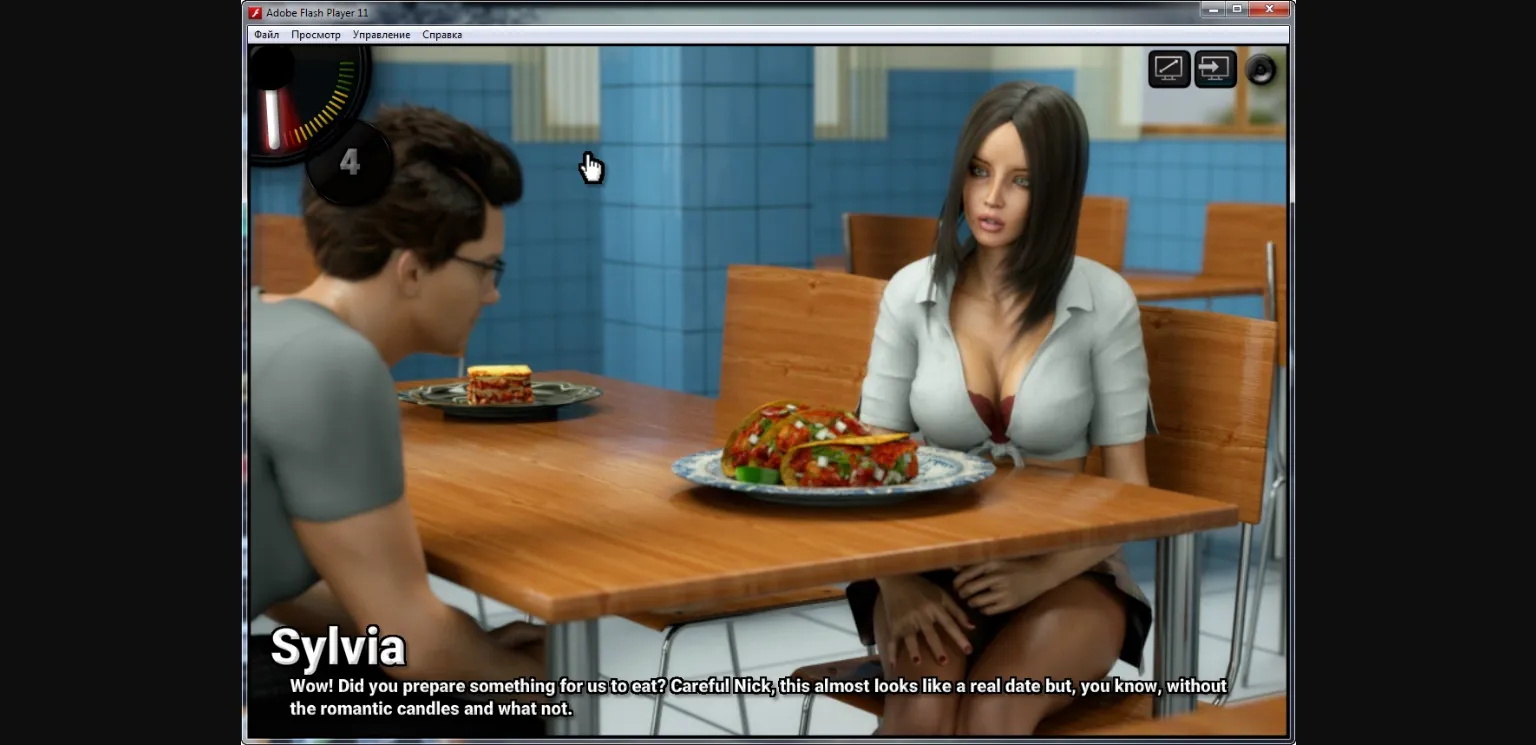Viewport: 1536px width, 745px height.
Task: Click the cursor hand position on the wall
Action: coord(590,168)
